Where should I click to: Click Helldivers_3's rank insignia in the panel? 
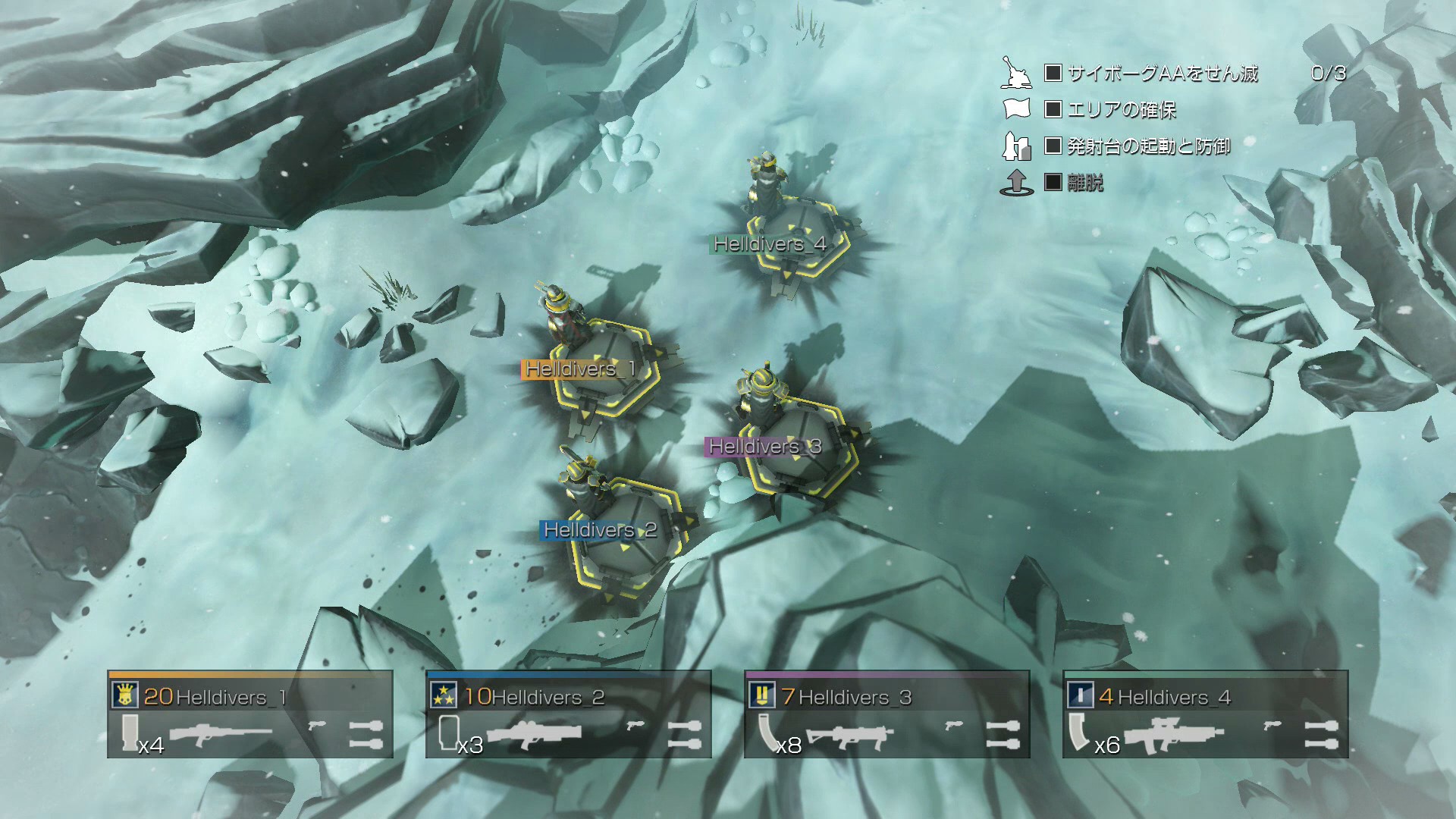click(761, 695)
